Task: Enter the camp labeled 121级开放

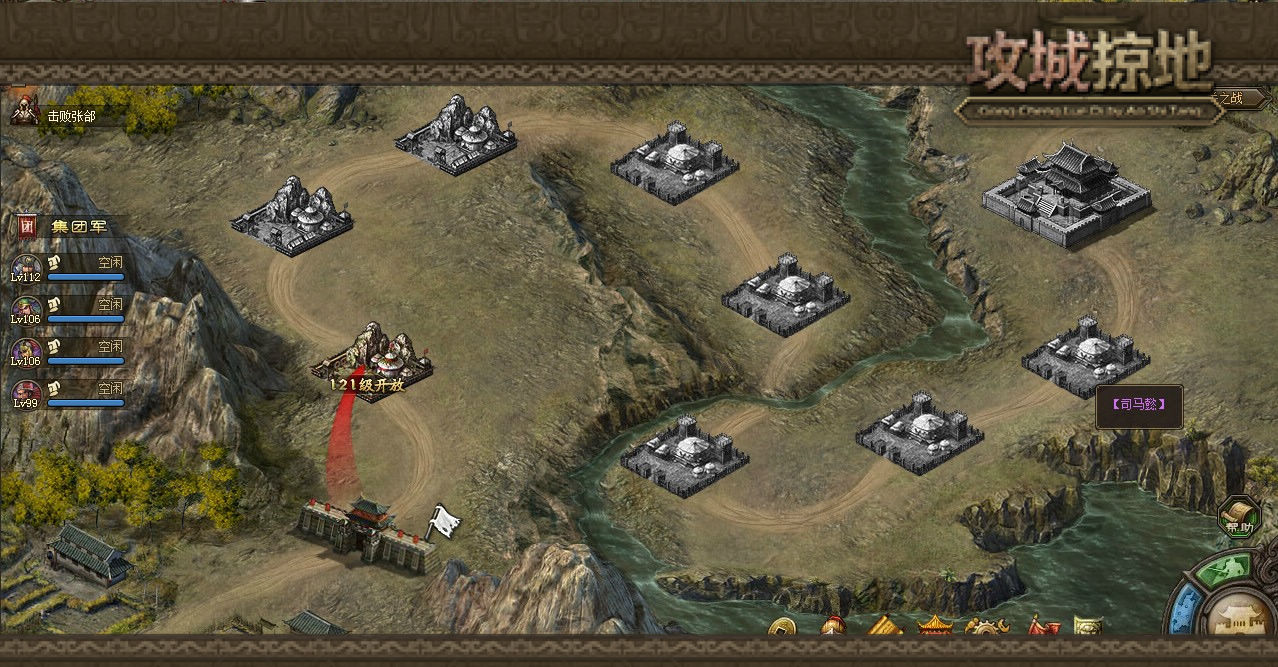Action: pyautogui.click(x=372, y=362)
